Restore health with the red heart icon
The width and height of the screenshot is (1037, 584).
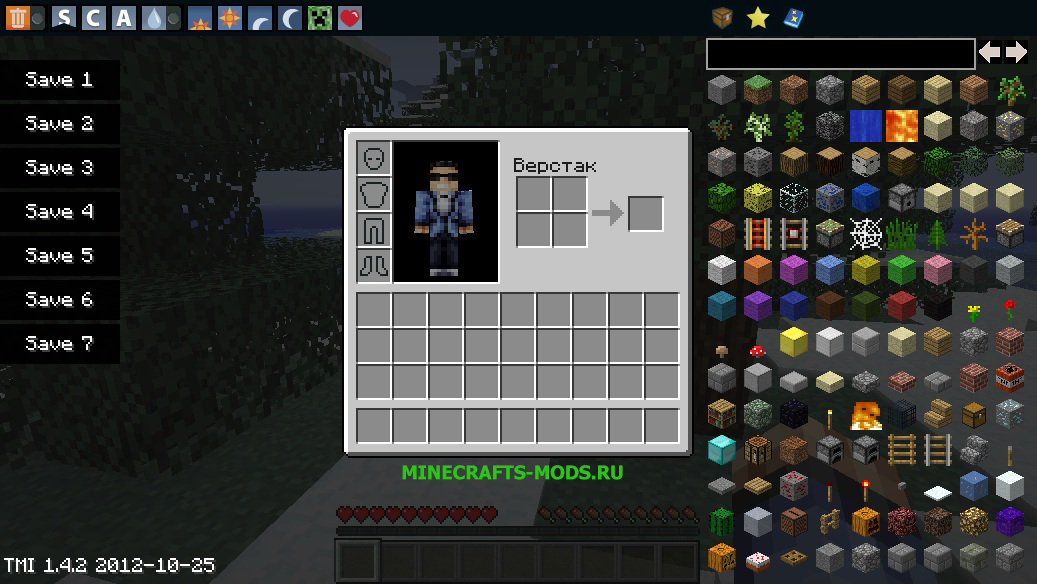click(x=350, y=17)
